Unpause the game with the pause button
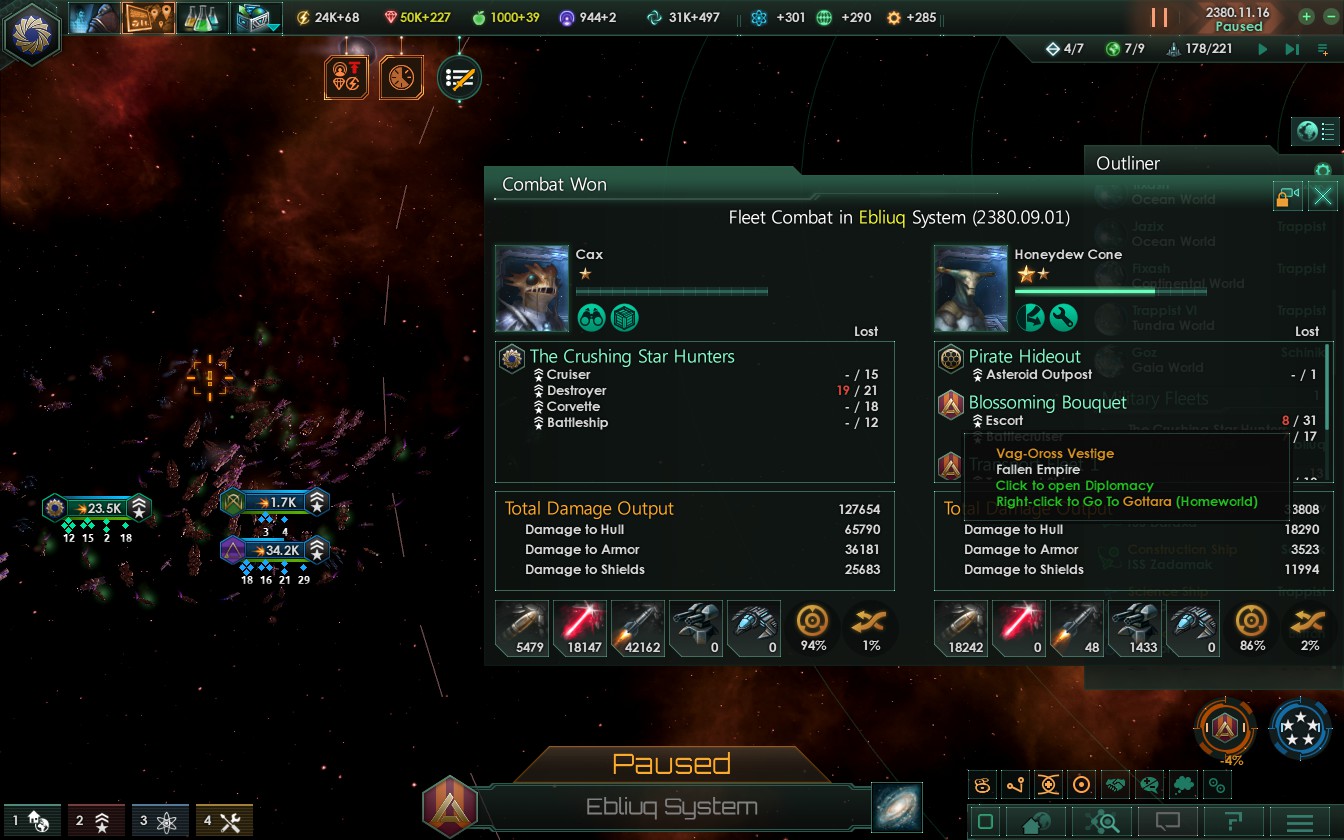The image size is (1344, 840). [1159, 18]
